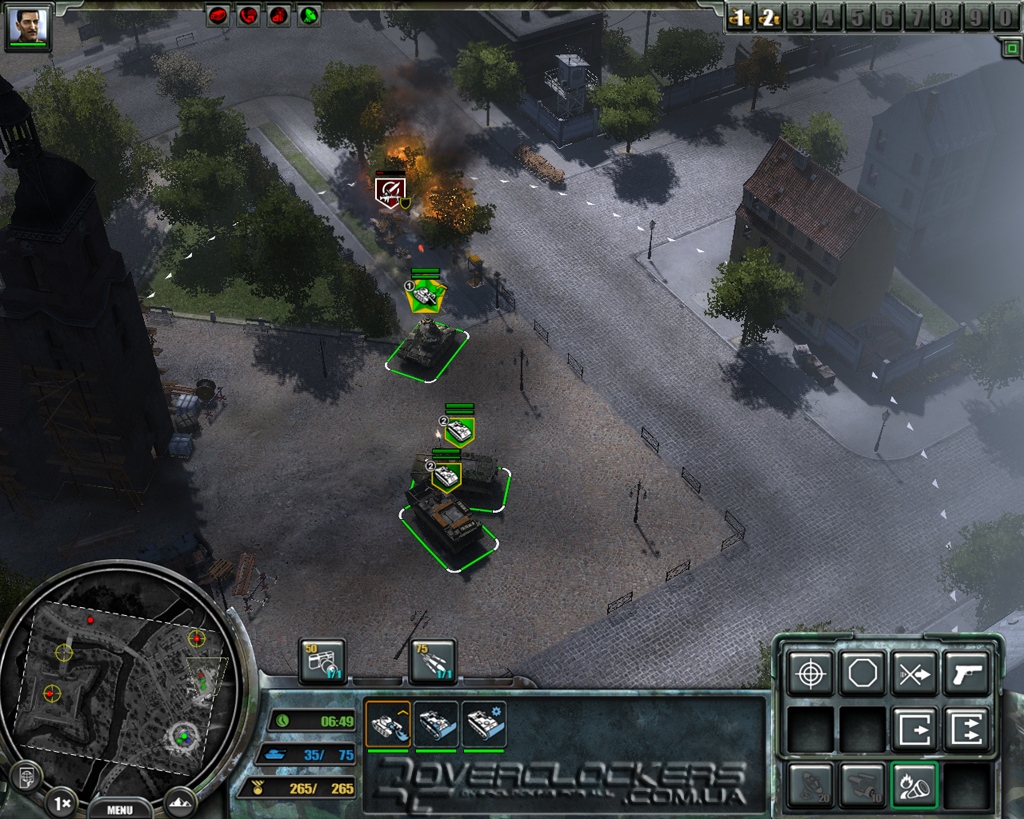
Task: Open the MENU button
Action: click(120, 809)
